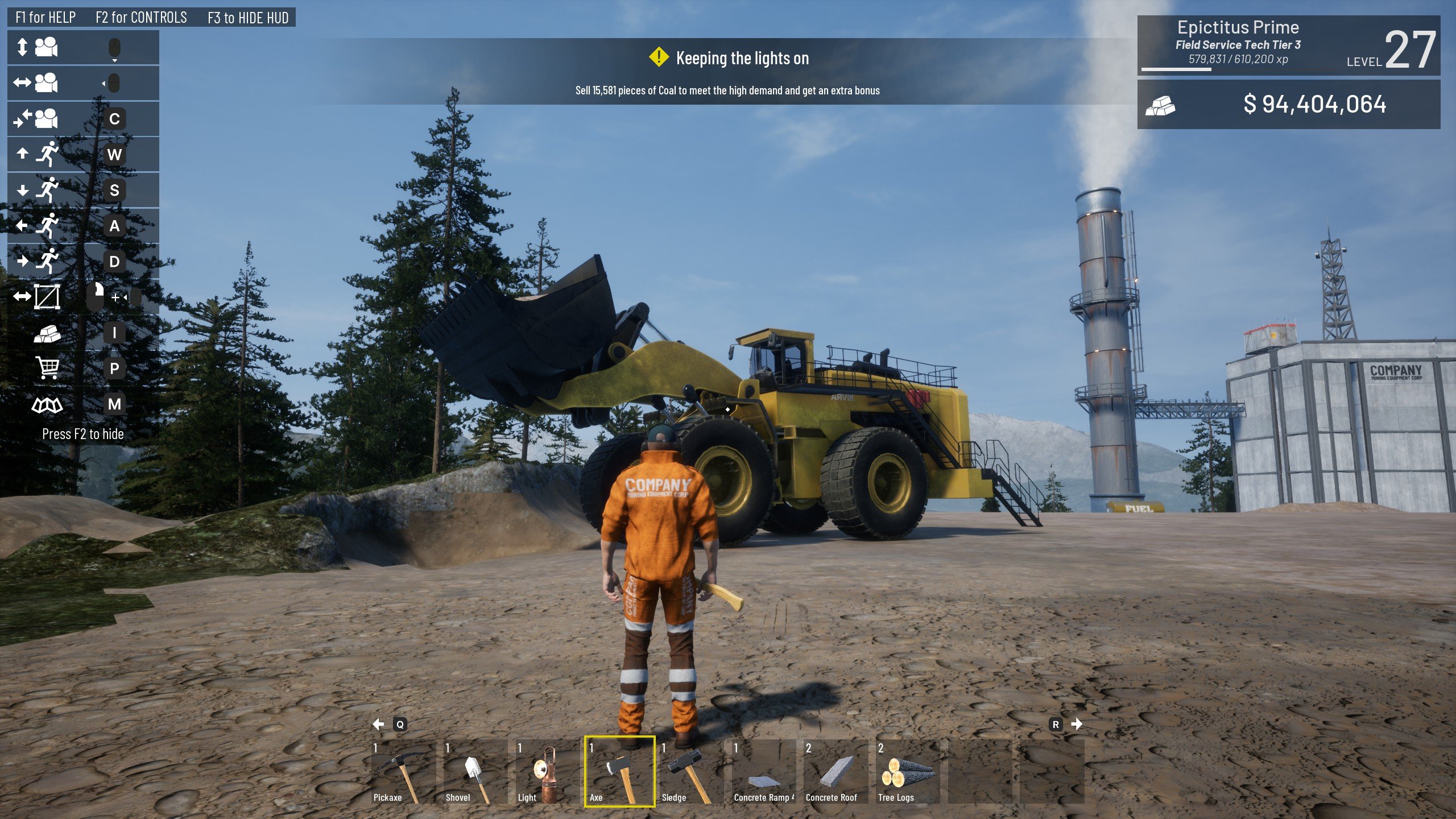Click the hotbar right arrow
Image resolution: width=1456 pixels, height=819 pixels.
[x=1077, y=724]
